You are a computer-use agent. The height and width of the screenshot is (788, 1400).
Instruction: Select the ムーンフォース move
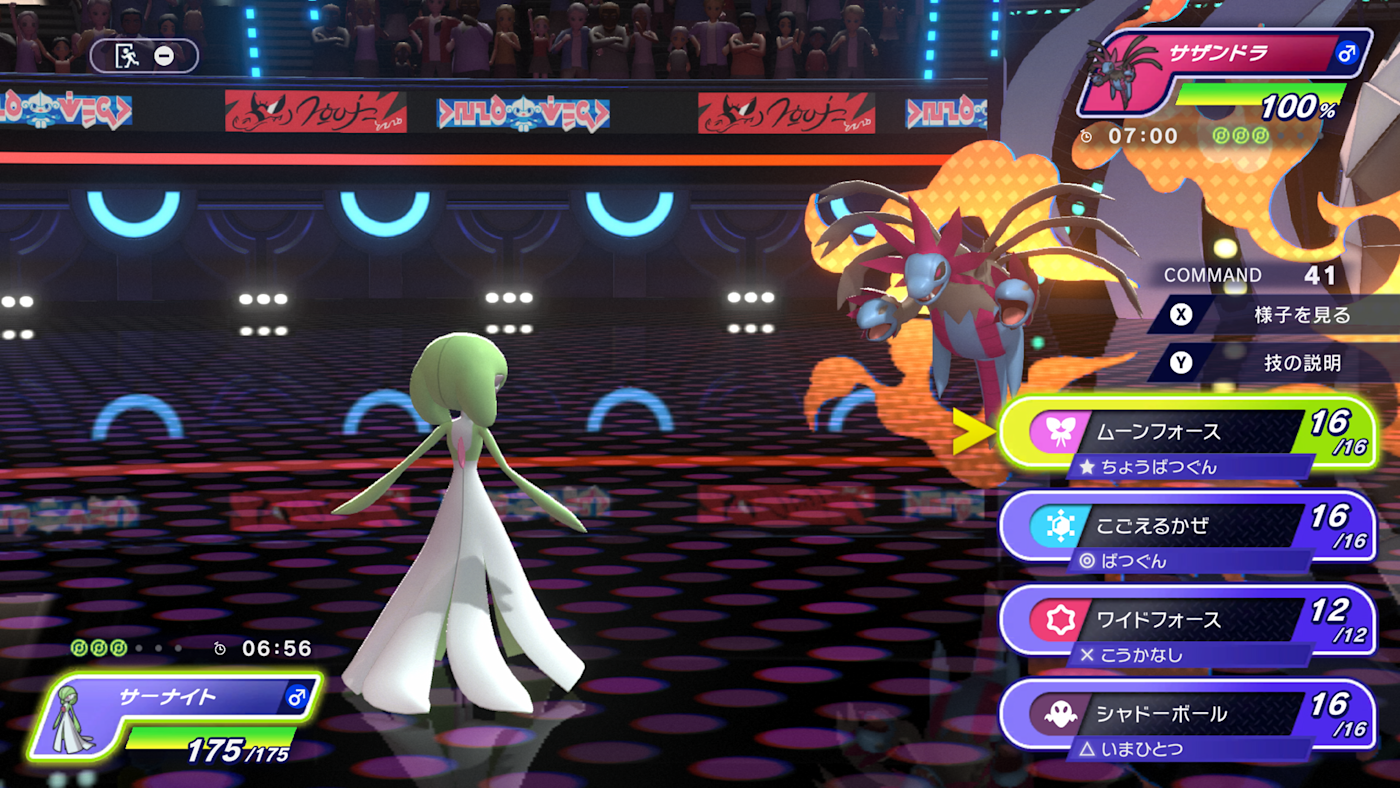1186,434
